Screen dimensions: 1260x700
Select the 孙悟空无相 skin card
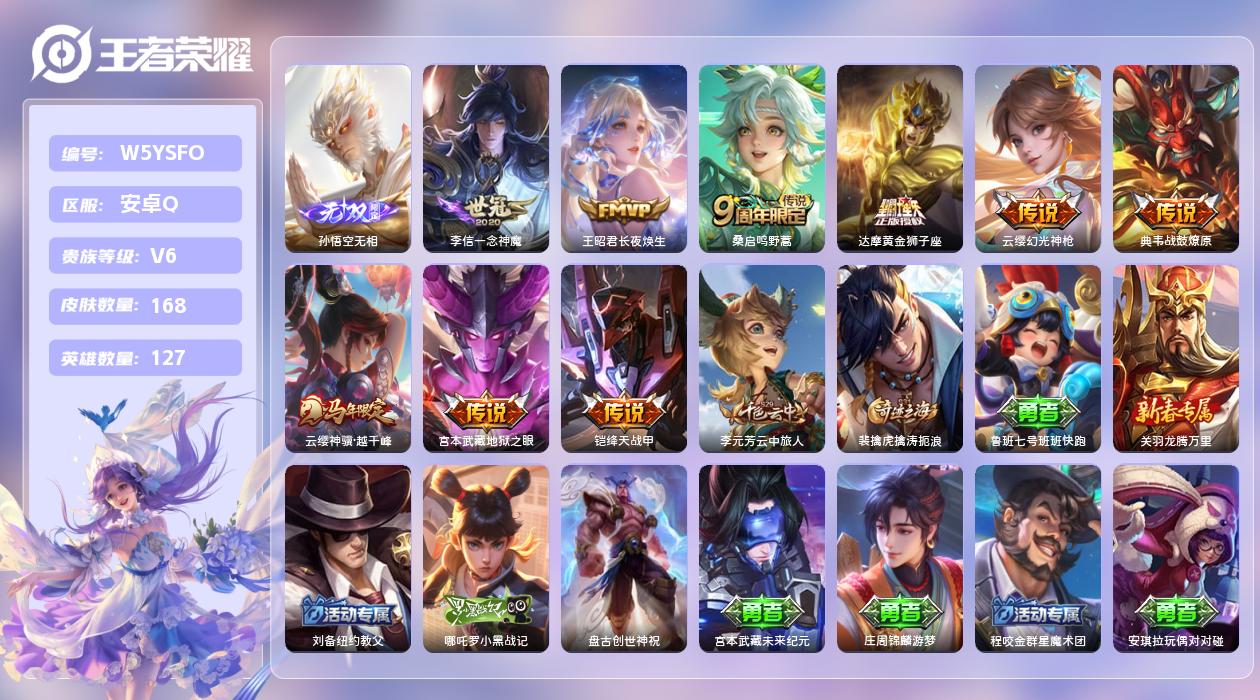pyautogui.click(x=347, y=158)
